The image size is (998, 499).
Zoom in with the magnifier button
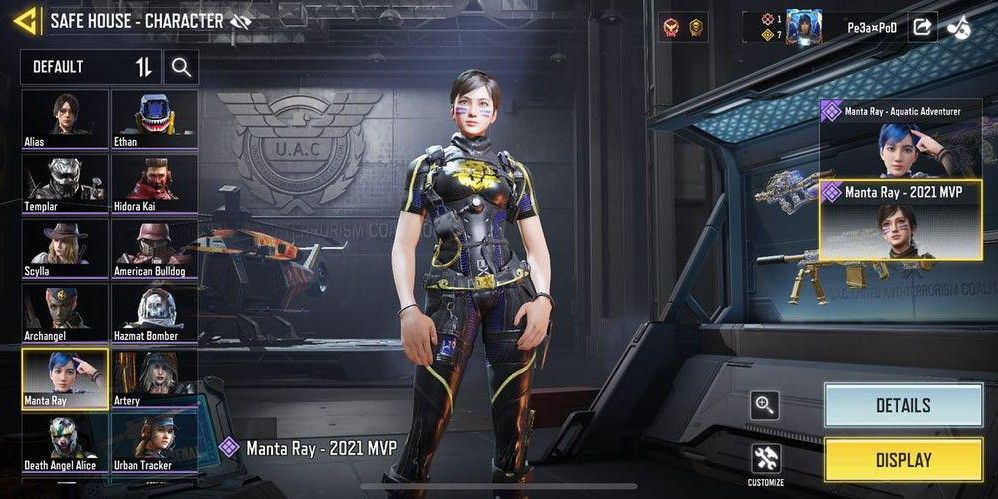[x=766, y=405]
